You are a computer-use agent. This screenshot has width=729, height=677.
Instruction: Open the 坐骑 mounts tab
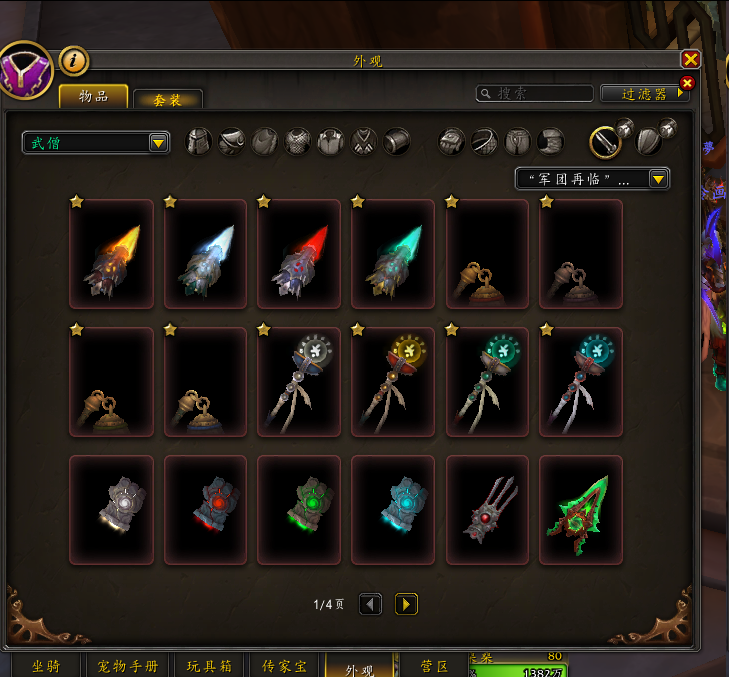pos(49,666)
